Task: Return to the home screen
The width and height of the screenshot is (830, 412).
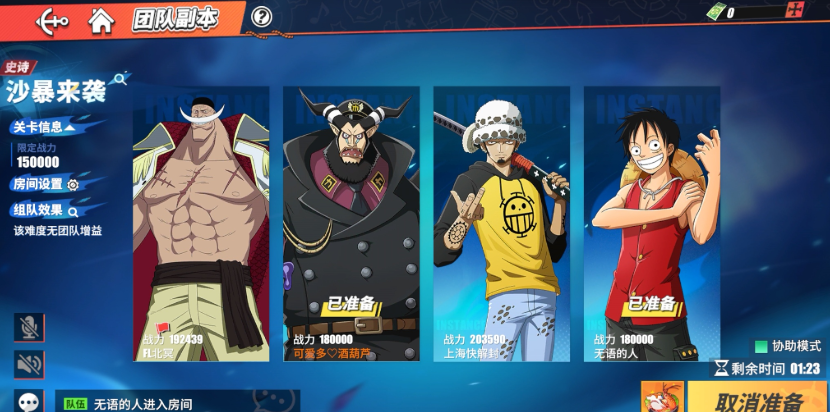Action: [101, 19]
